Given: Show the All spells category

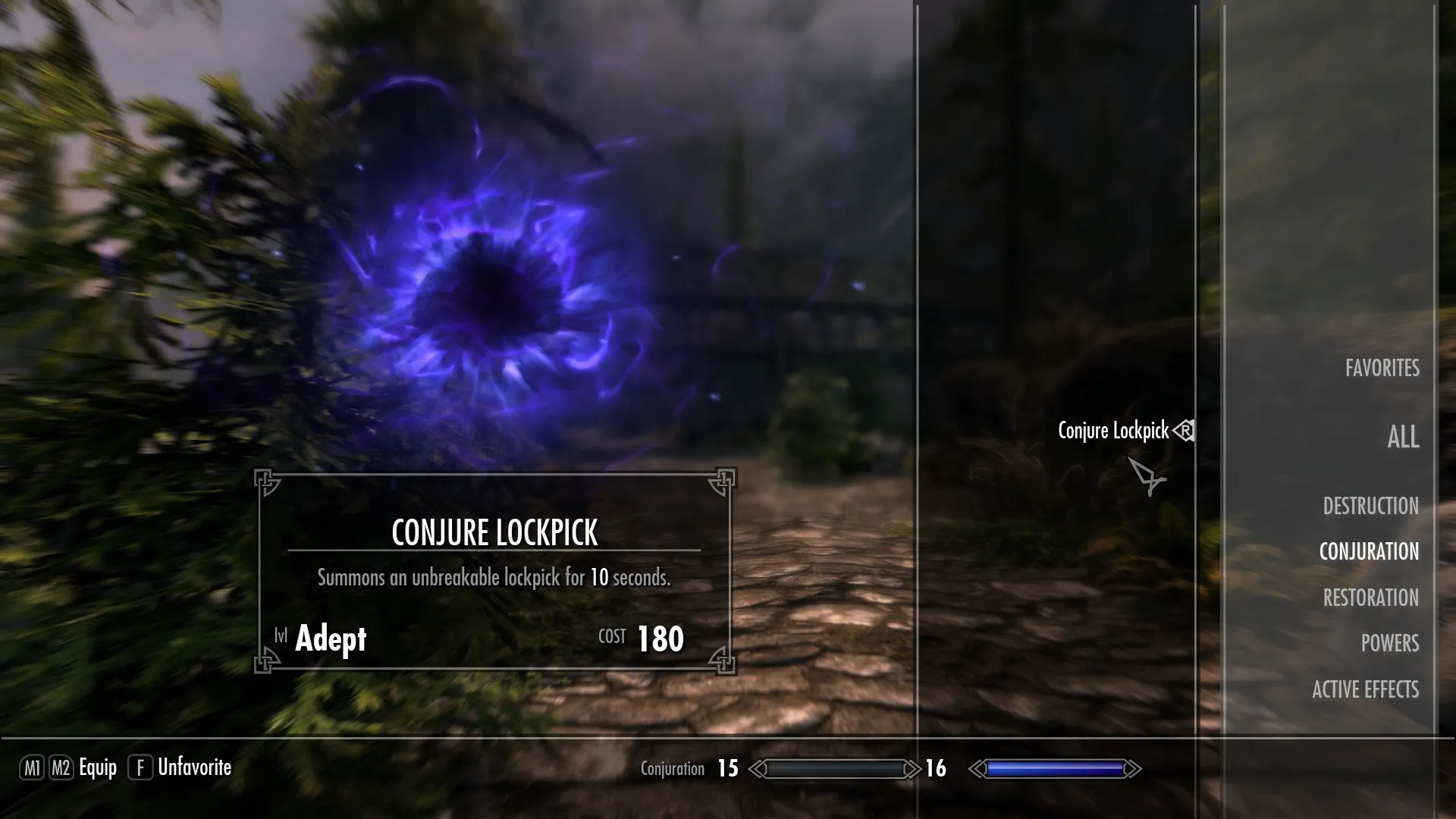Looking at the screenshot, I should 1403,437.
